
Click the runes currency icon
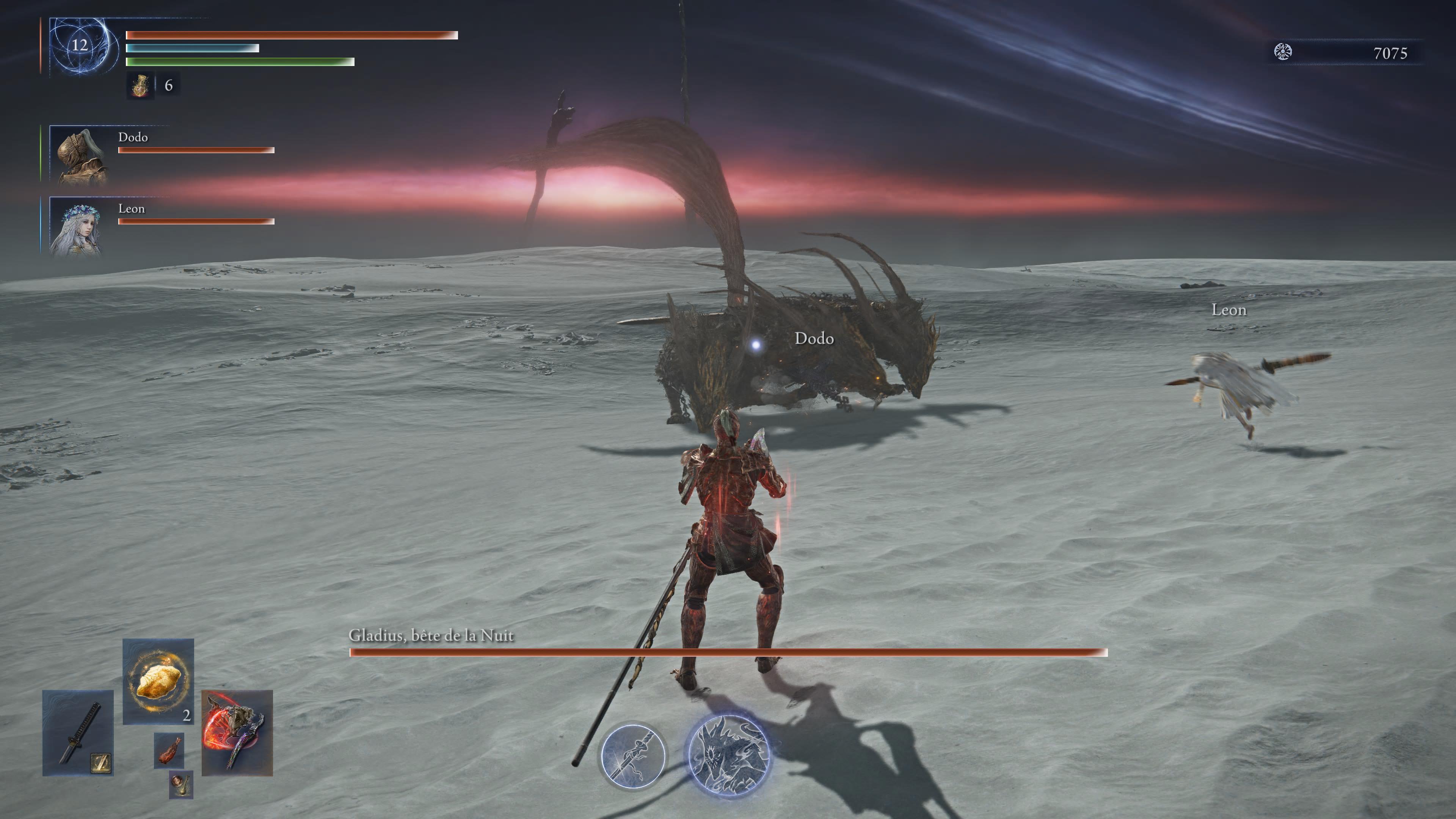pyautogui.click(x=1282, y=52)
